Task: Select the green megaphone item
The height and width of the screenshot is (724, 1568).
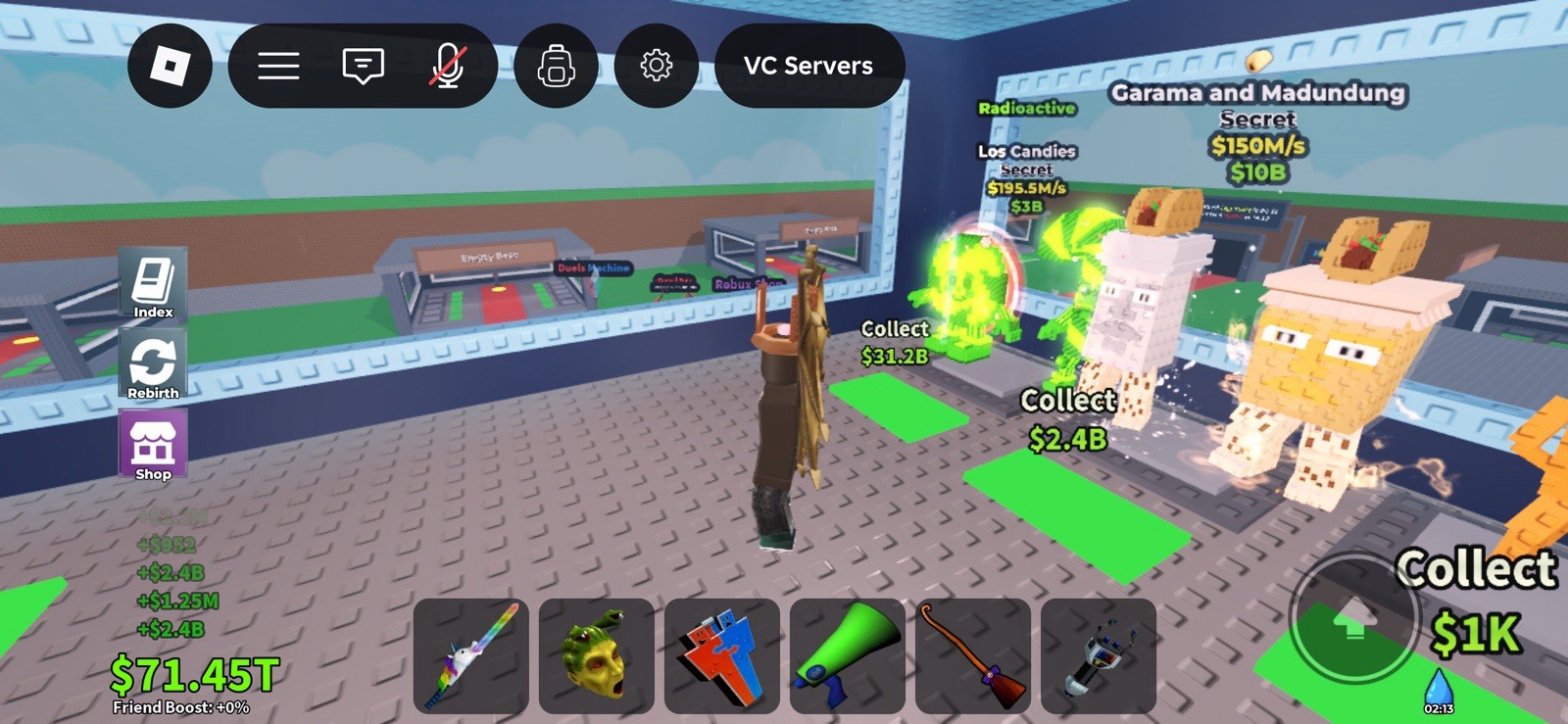Action: point(848,656)
